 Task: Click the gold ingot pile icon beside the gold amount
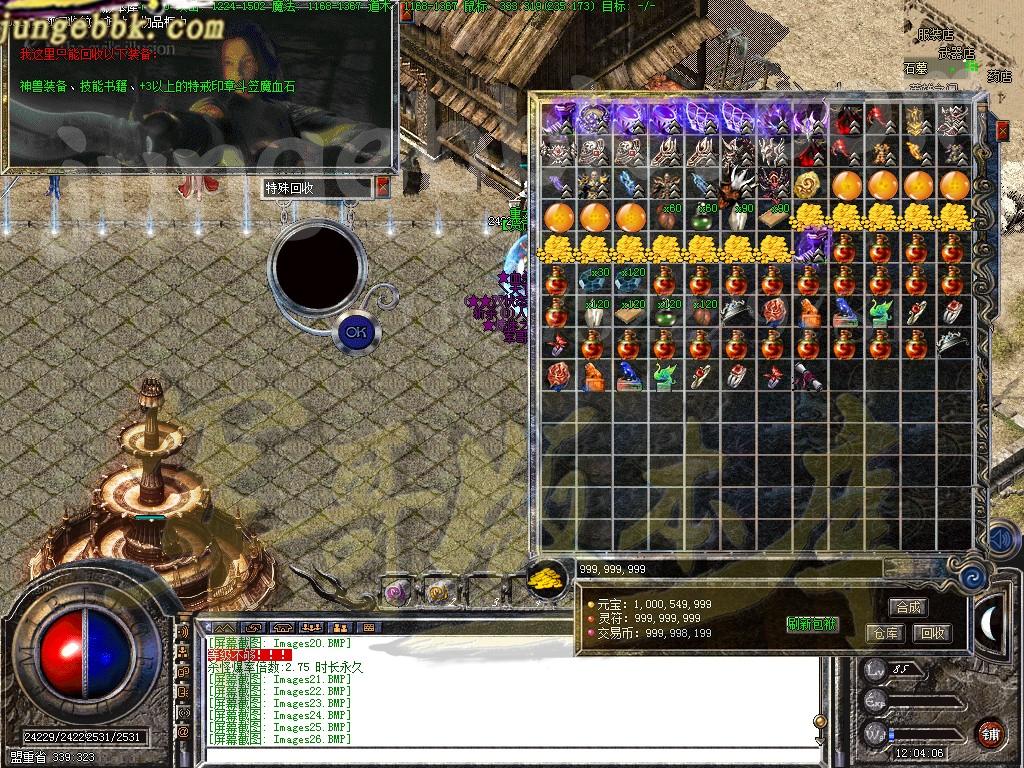[x=546, y=577]
